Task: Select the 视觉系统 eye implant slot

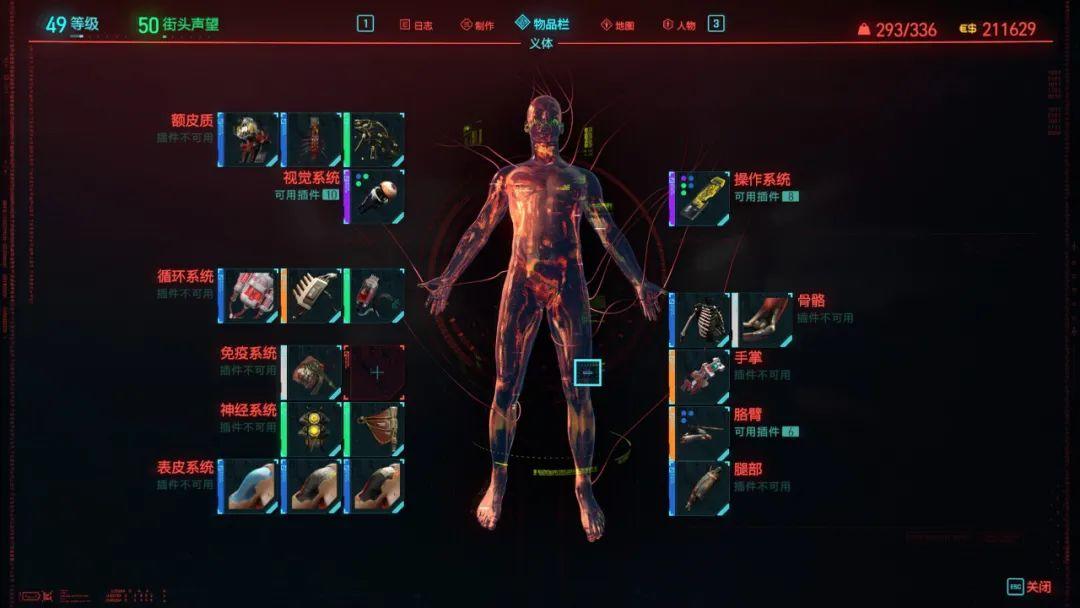Action: tap(375, 196)
